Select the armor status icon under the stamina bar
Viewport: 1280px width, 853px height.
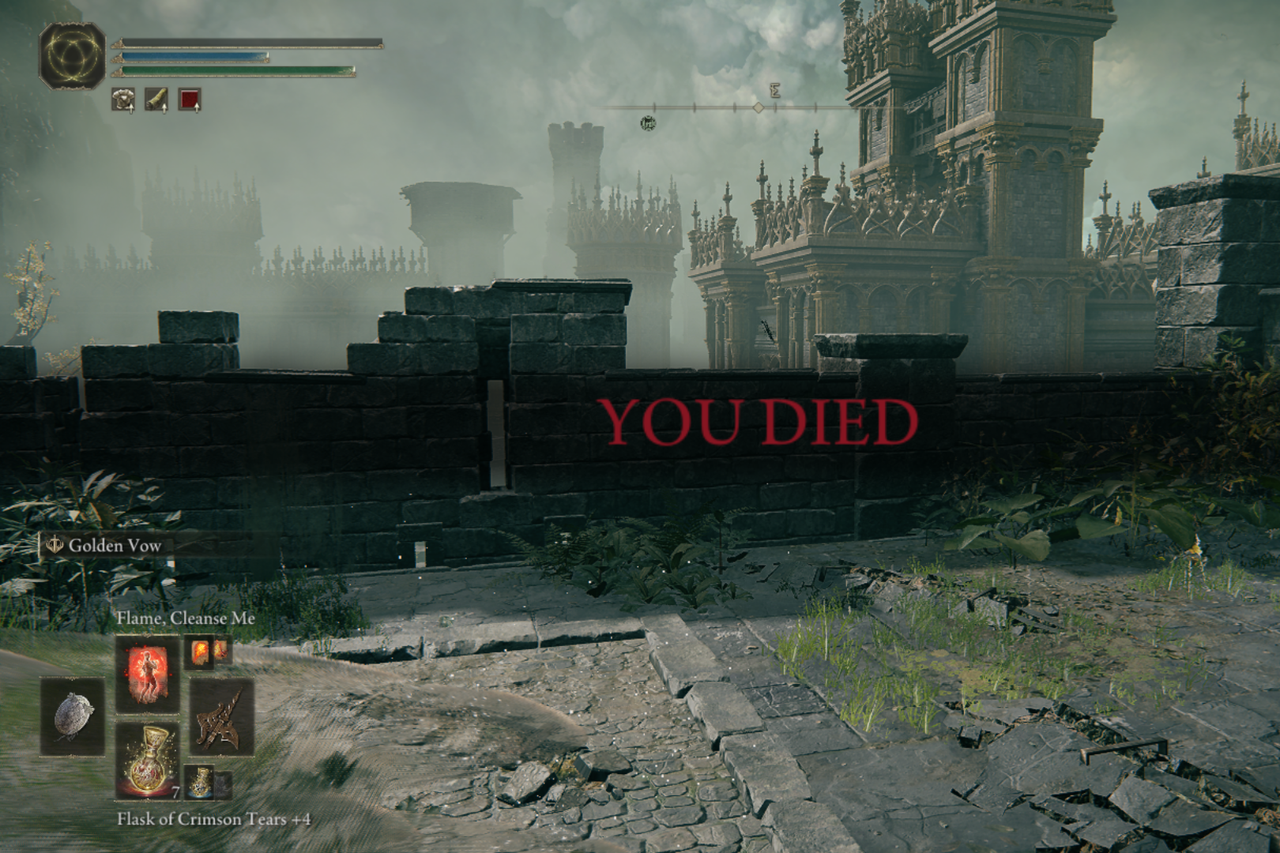pyautogui.click(x=124, y=98)
